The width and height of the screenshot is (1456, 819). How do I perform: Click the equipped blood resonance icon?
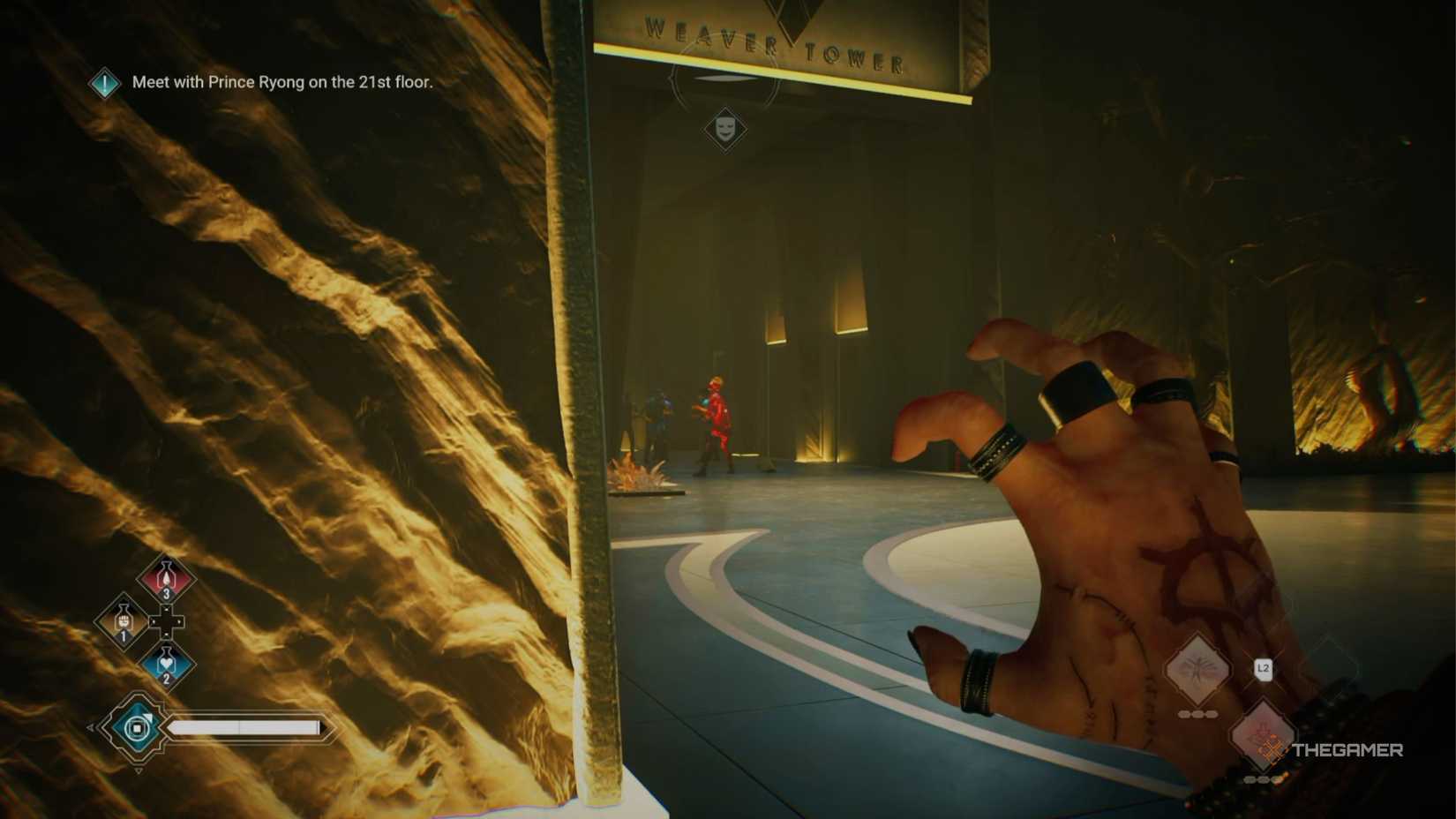coord(136,728)
